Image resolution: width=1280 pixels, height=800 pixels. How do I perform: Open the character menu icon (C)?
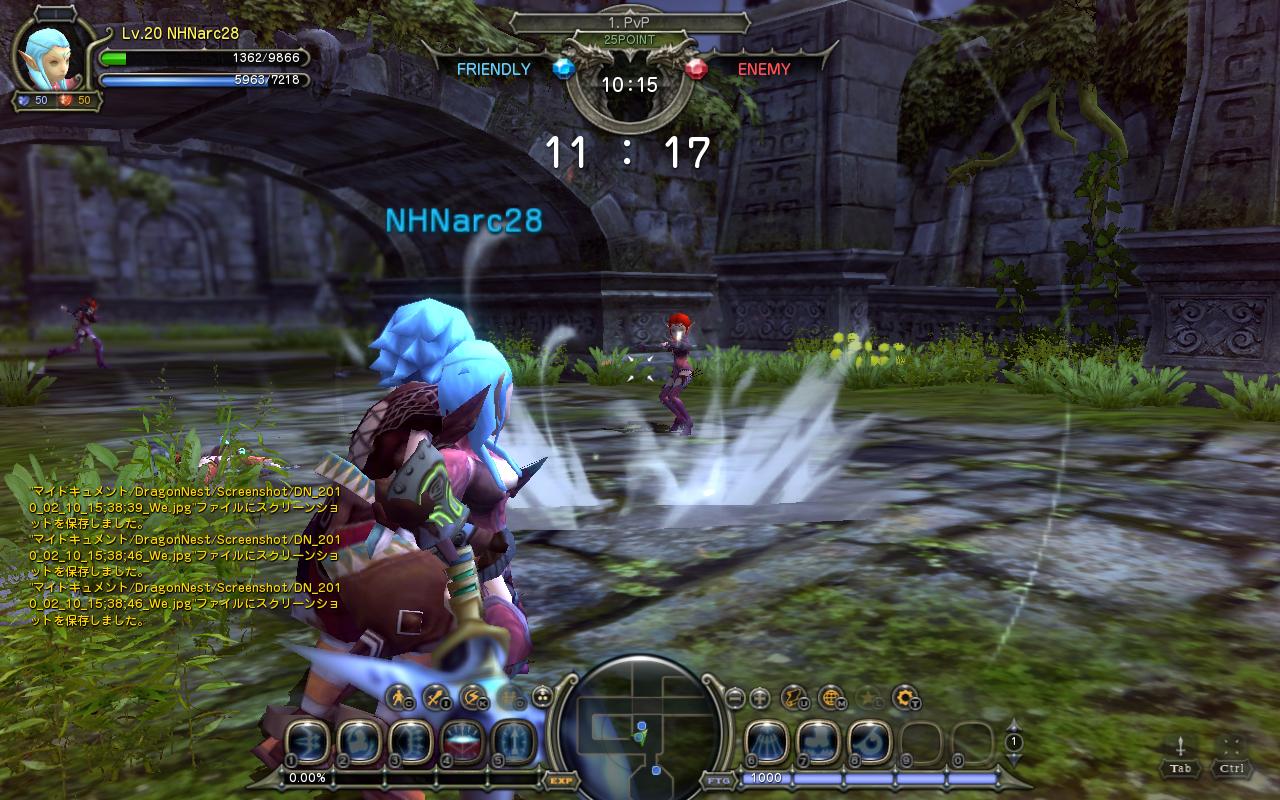coord(399,696)
